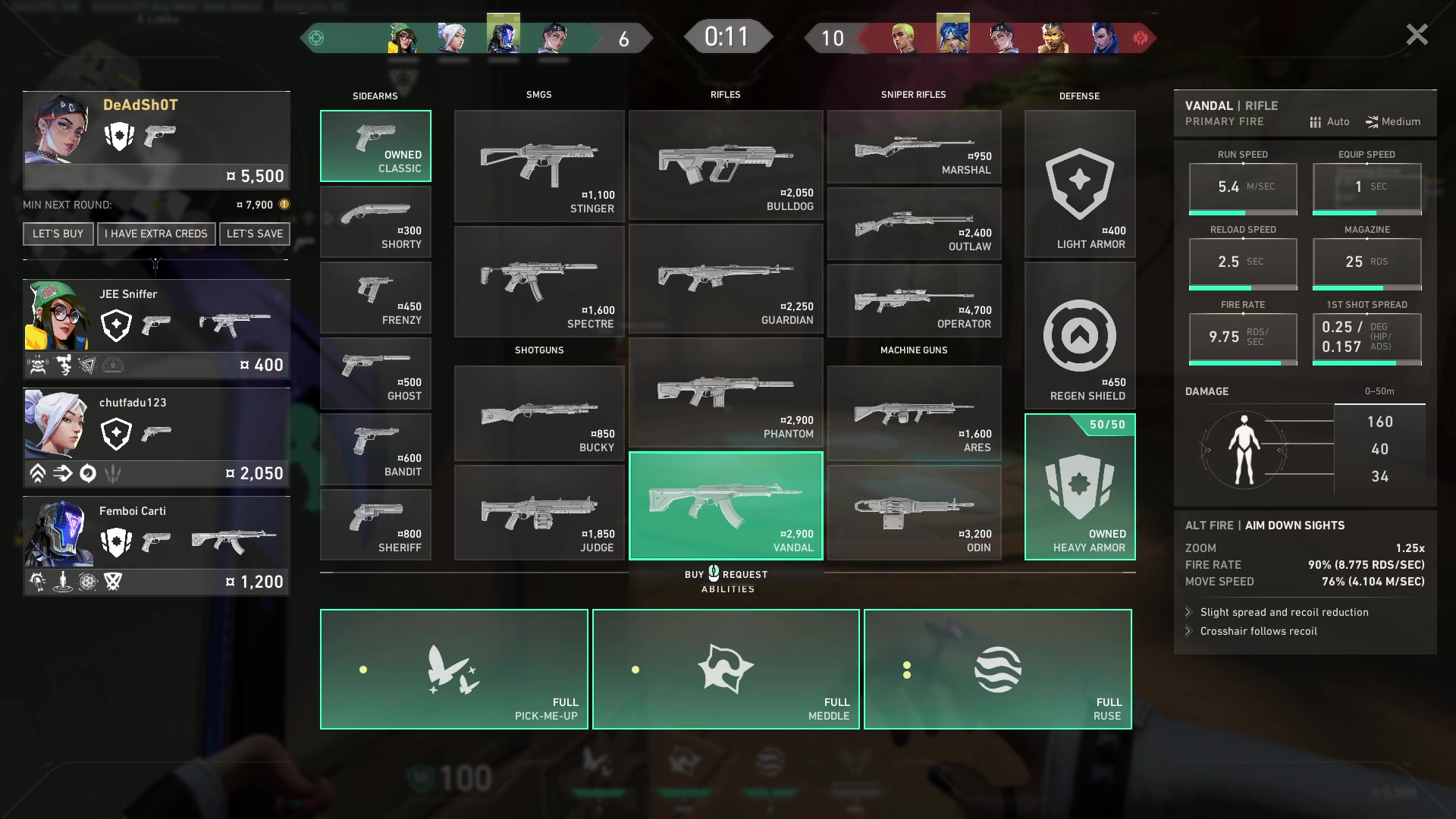Select the Spectre SMG
The image size is (1456, 819).
pos(539,281)
